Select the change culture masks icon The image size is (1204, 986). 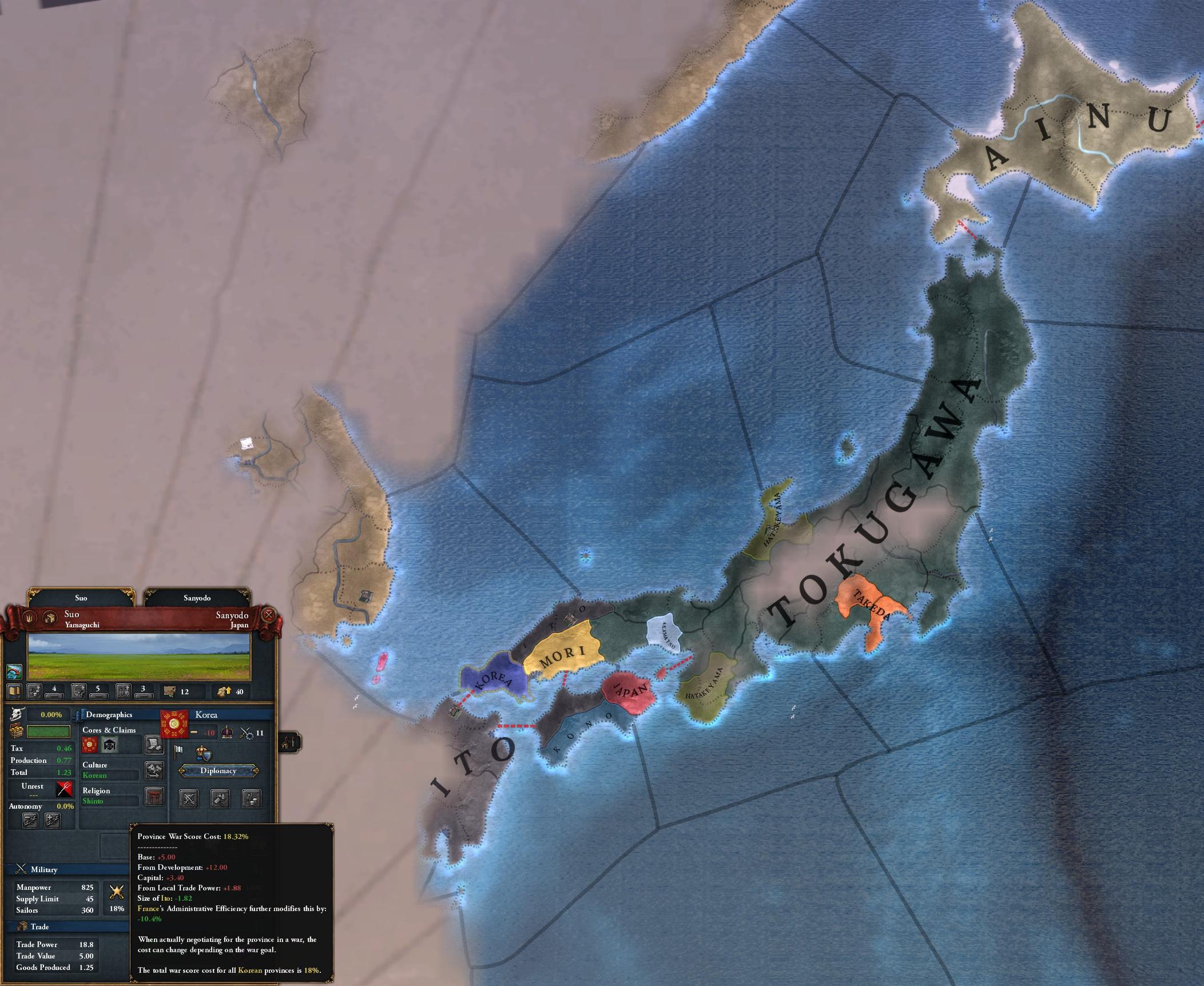click(x=155, y=772)
